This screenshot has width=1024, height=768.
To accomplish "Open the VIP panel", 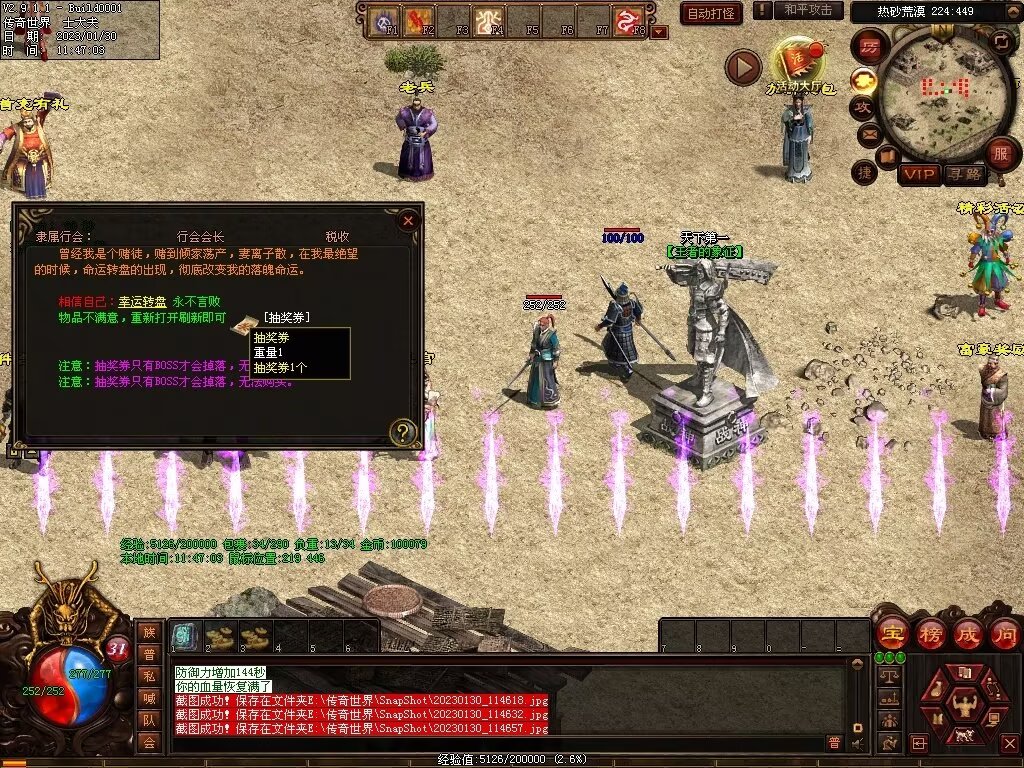I will [x=918, y=174].
